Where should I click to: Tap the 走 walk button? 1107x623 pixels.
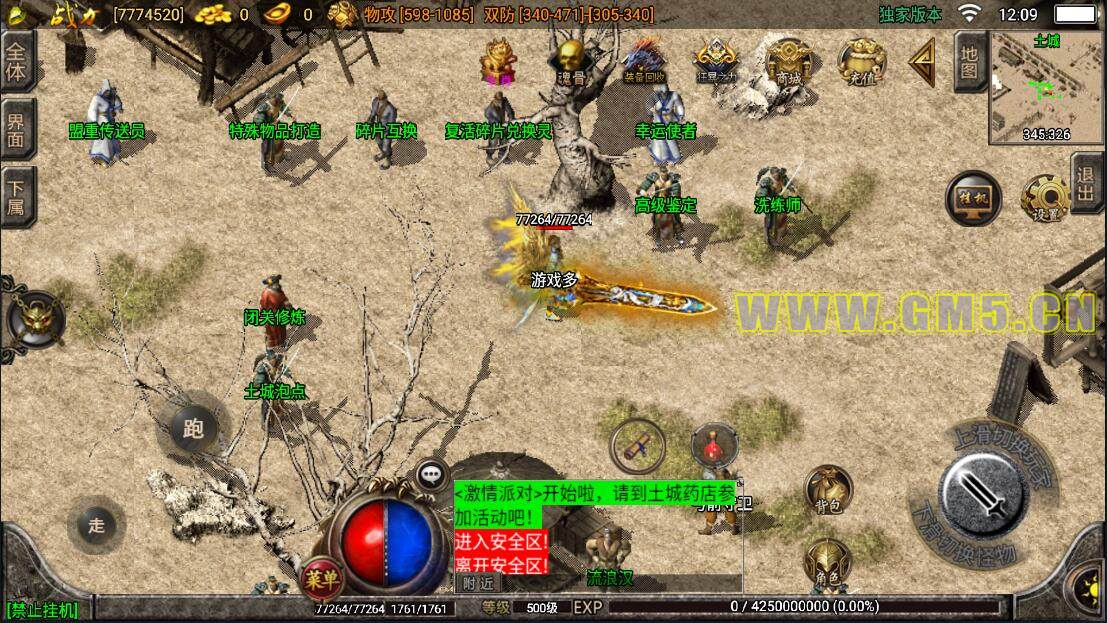pos(96,526)
